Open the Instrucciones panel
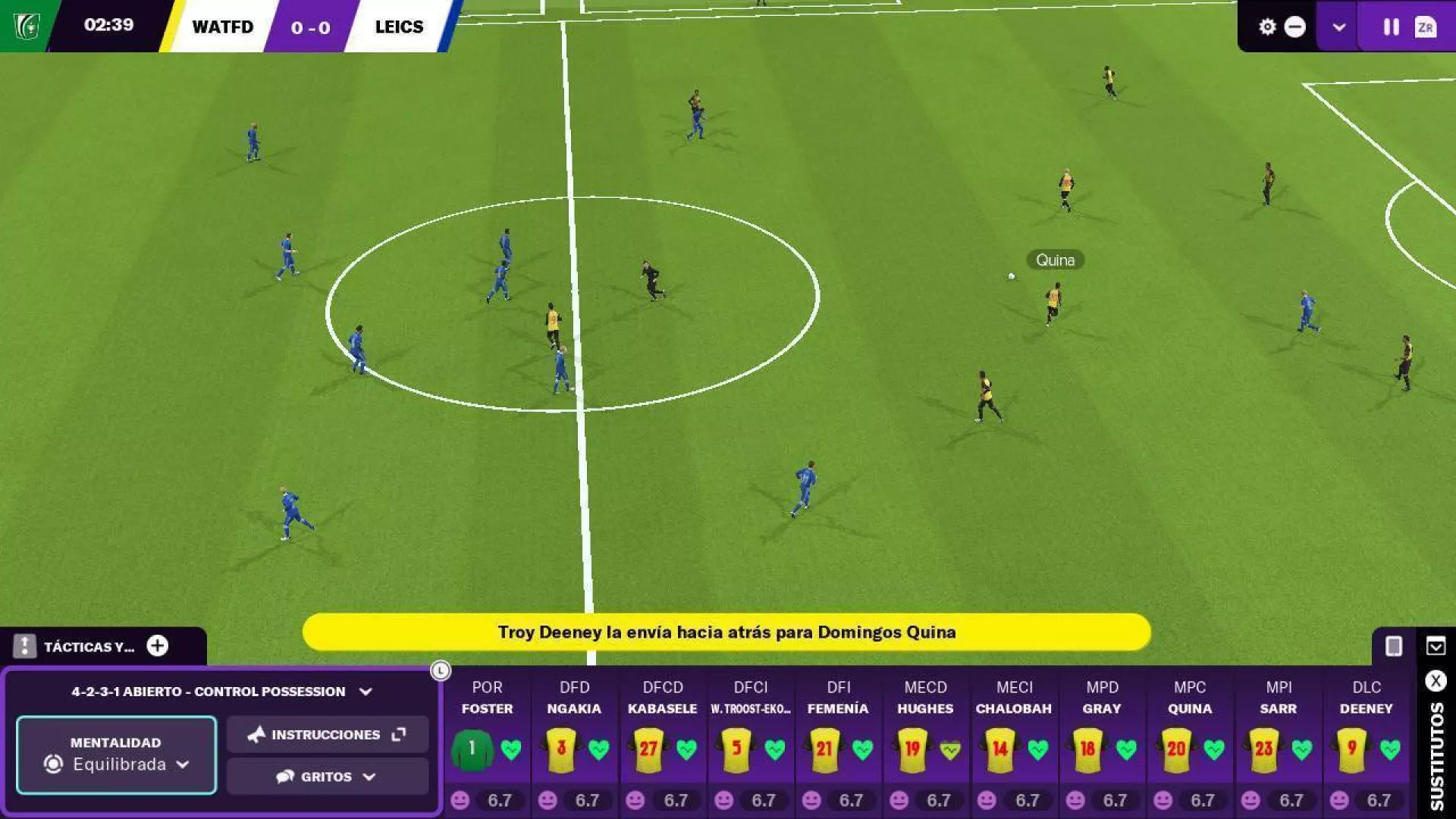Viewport: 1456px width, 819px height. click(x=327, y=734)
